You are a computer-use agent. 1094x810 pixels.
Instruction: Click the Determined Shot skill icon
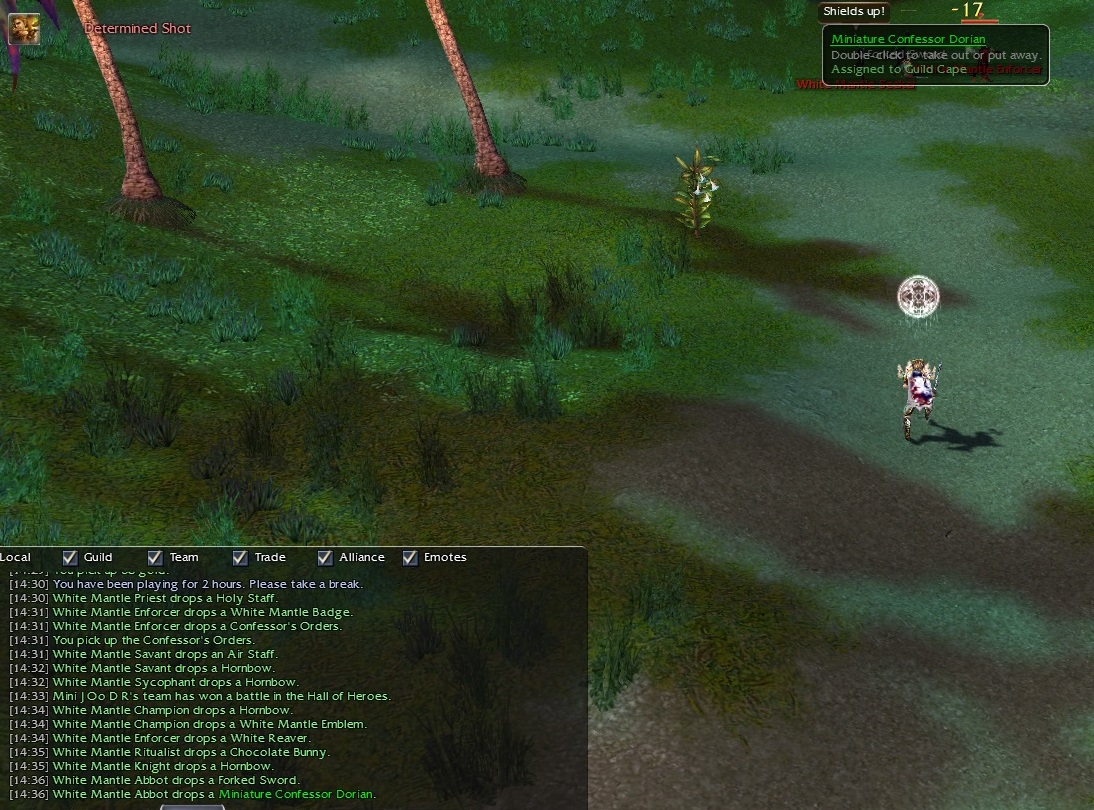[24, 29]
